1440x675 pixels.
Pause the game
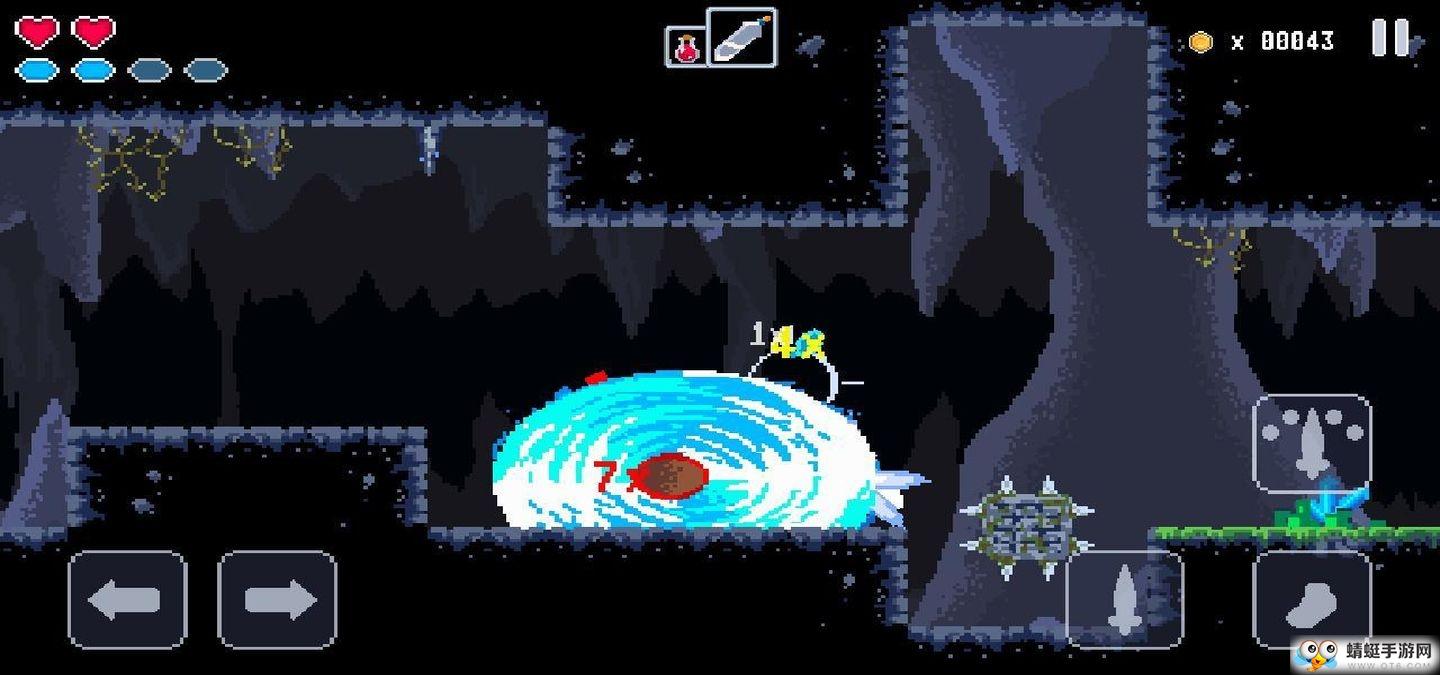pos(1389,39)
